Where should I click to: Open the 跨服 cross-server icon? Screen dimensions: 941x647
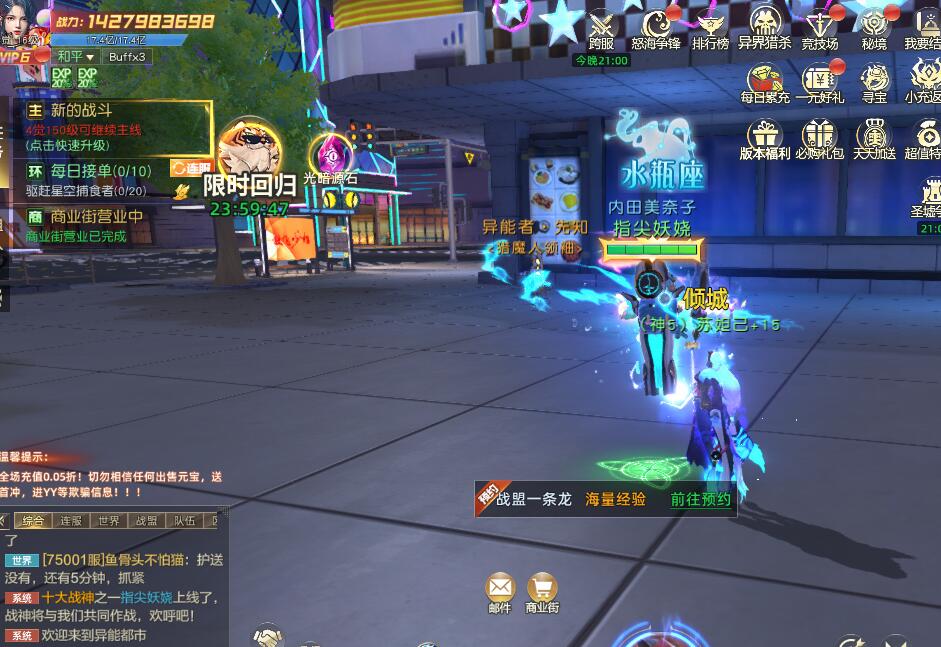tap(601, 26)
